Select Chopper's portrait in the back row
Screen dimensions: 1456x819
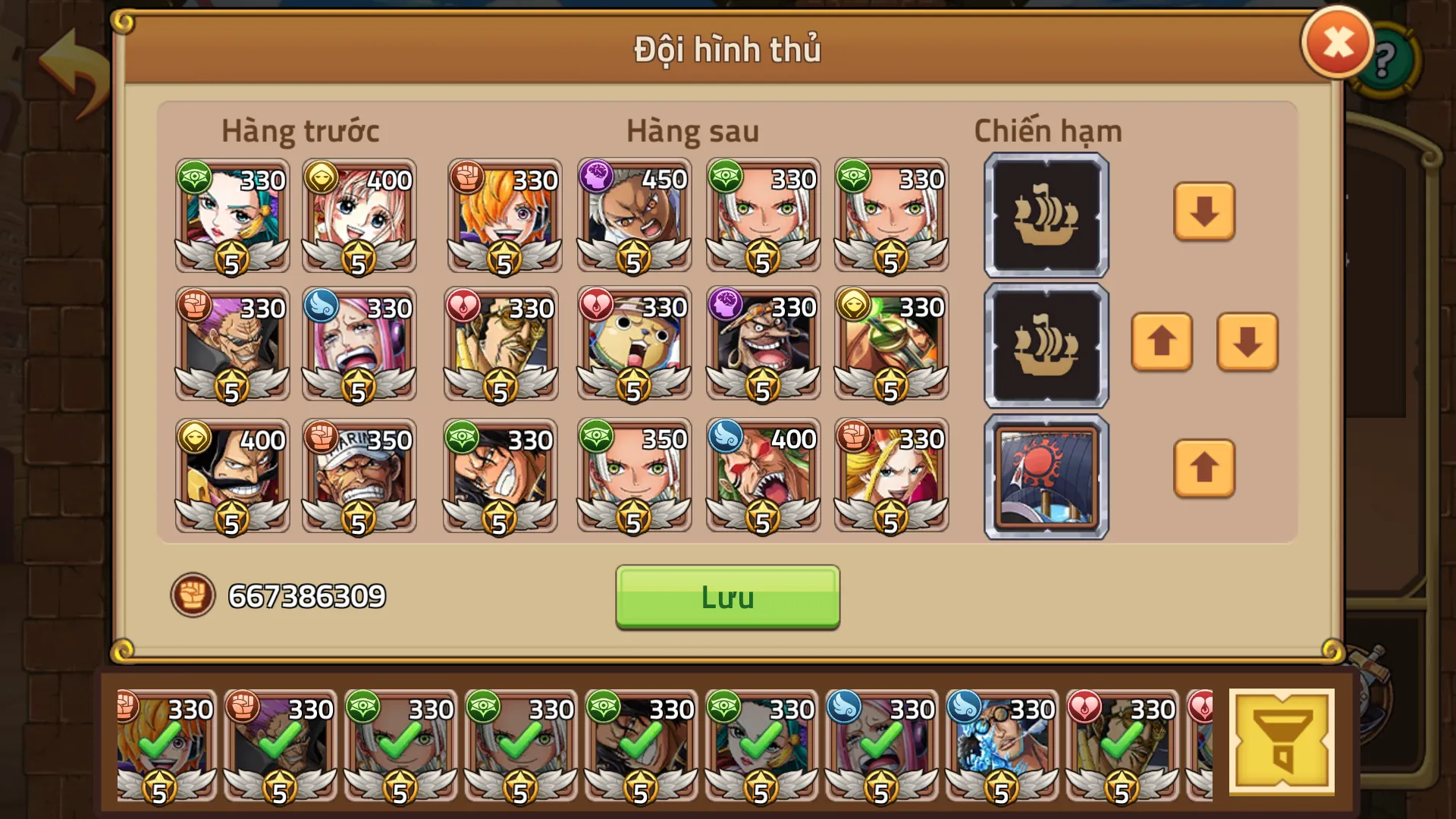(633, 345)
